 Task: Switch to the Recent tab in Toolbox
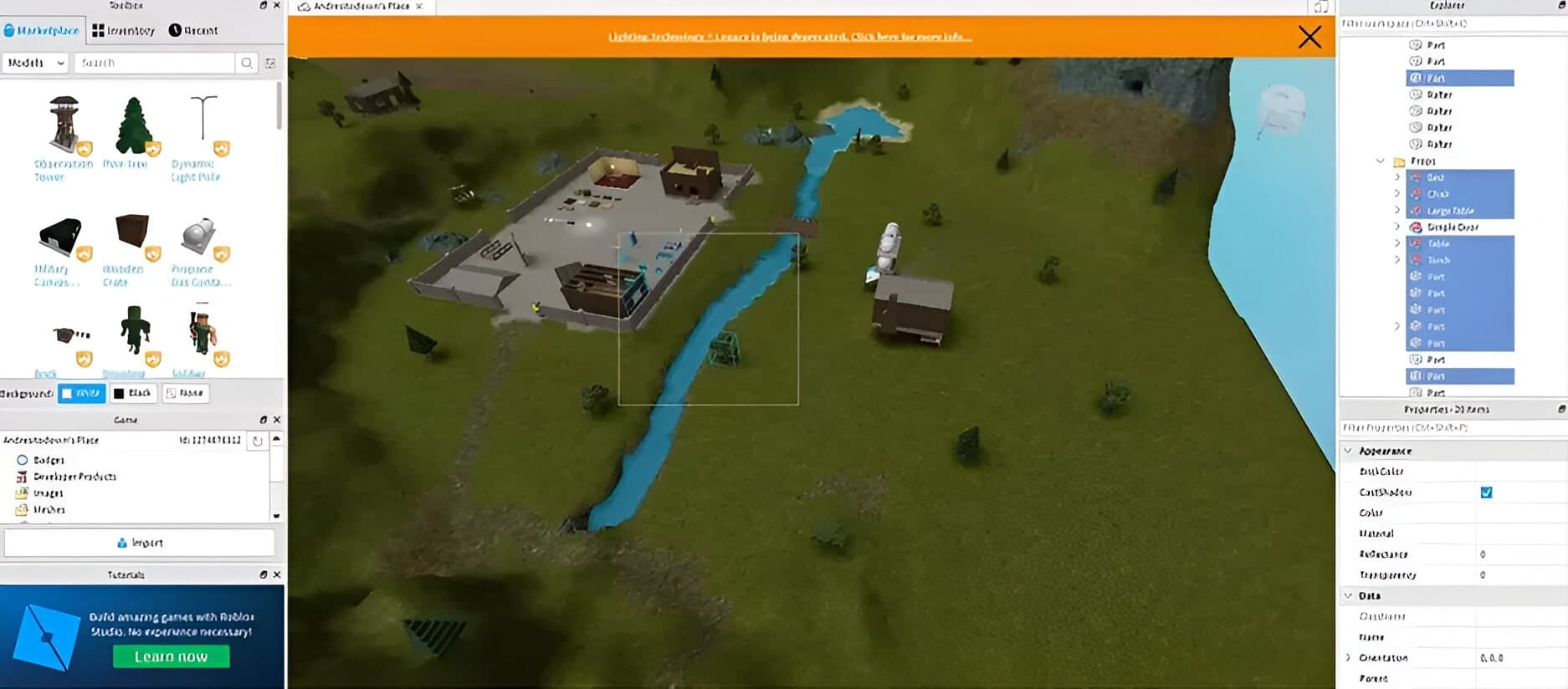point(195,30)
